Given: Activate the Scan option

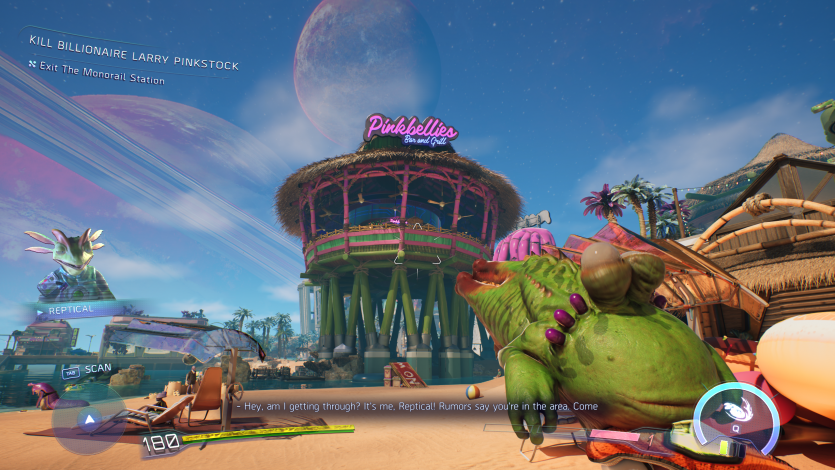Looking at the screenshot, I should pos(89,371).
